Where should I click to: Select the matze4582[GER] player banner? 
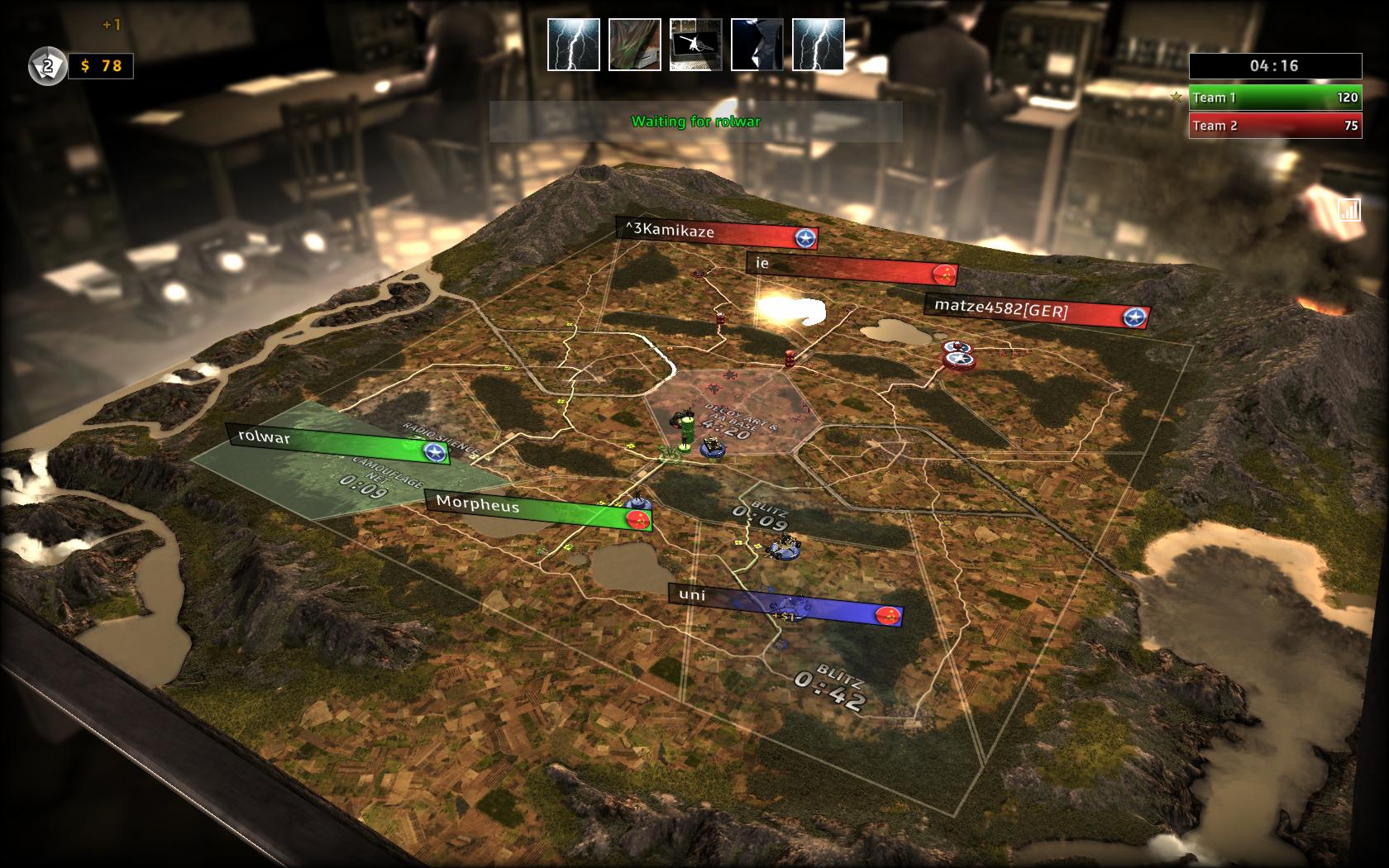point(1036,312)
